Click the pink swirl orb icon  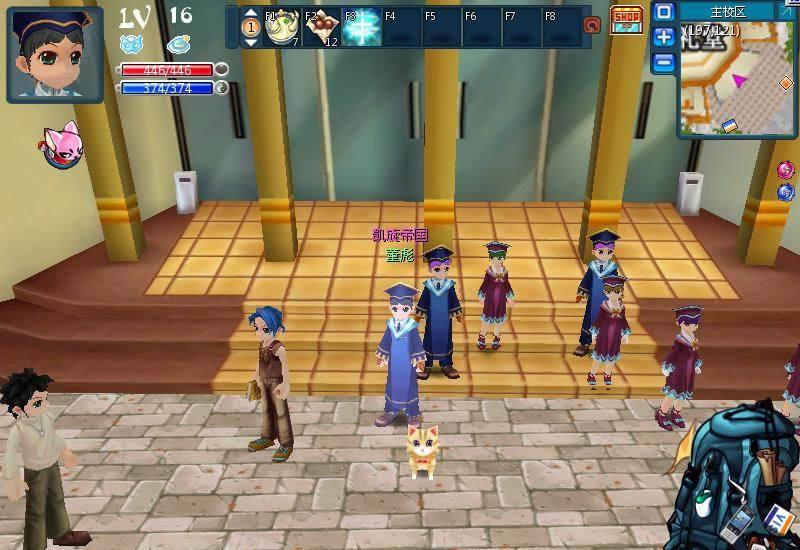[x=786, y=170]
